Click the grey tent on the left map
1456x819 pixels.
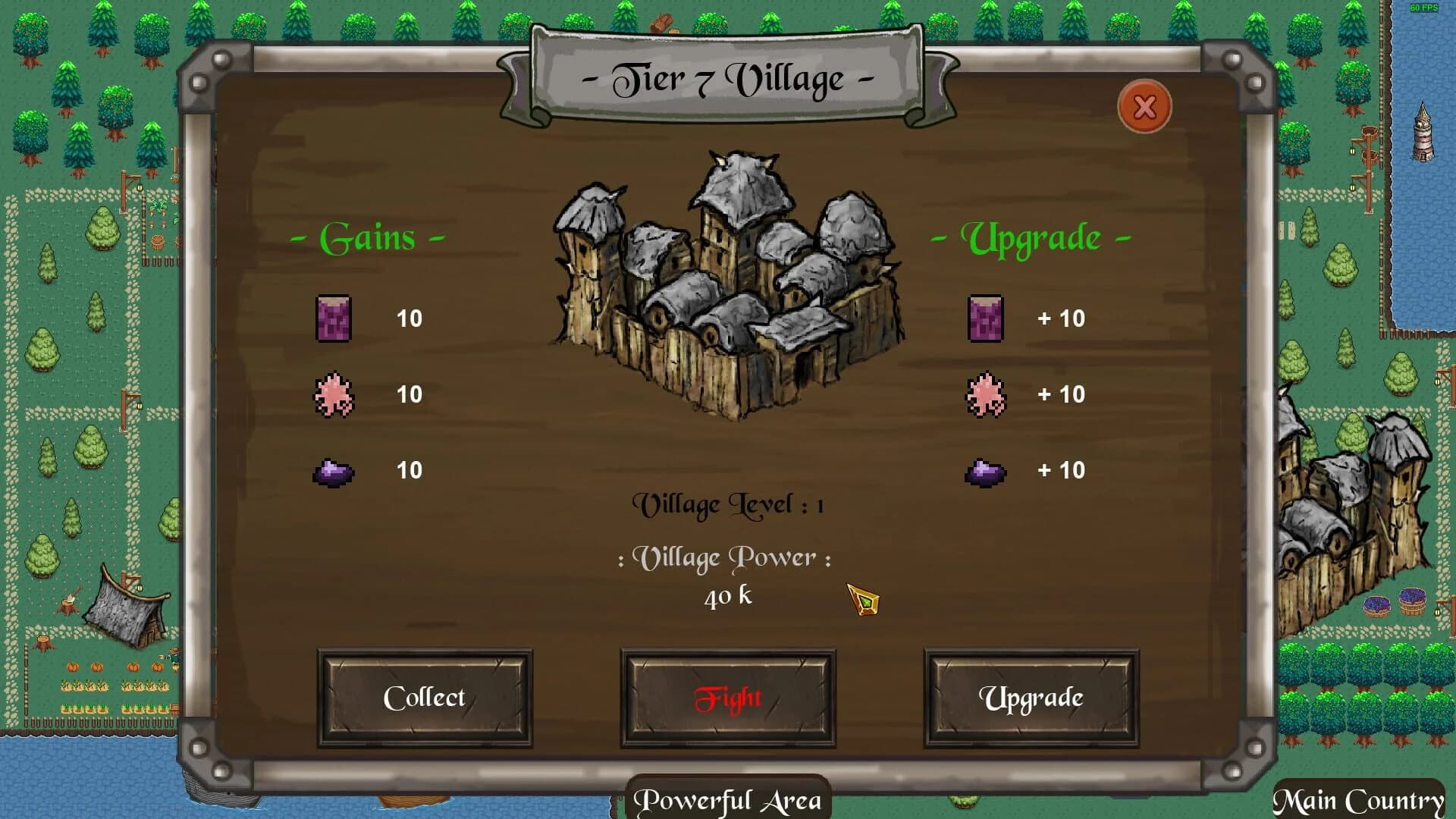(x=125, y=607)
